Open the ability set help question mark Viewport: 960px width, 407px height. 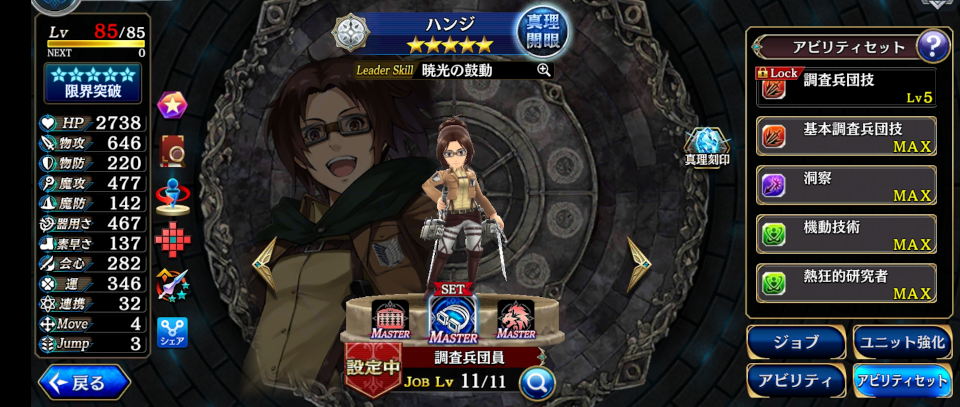[932, 46]
